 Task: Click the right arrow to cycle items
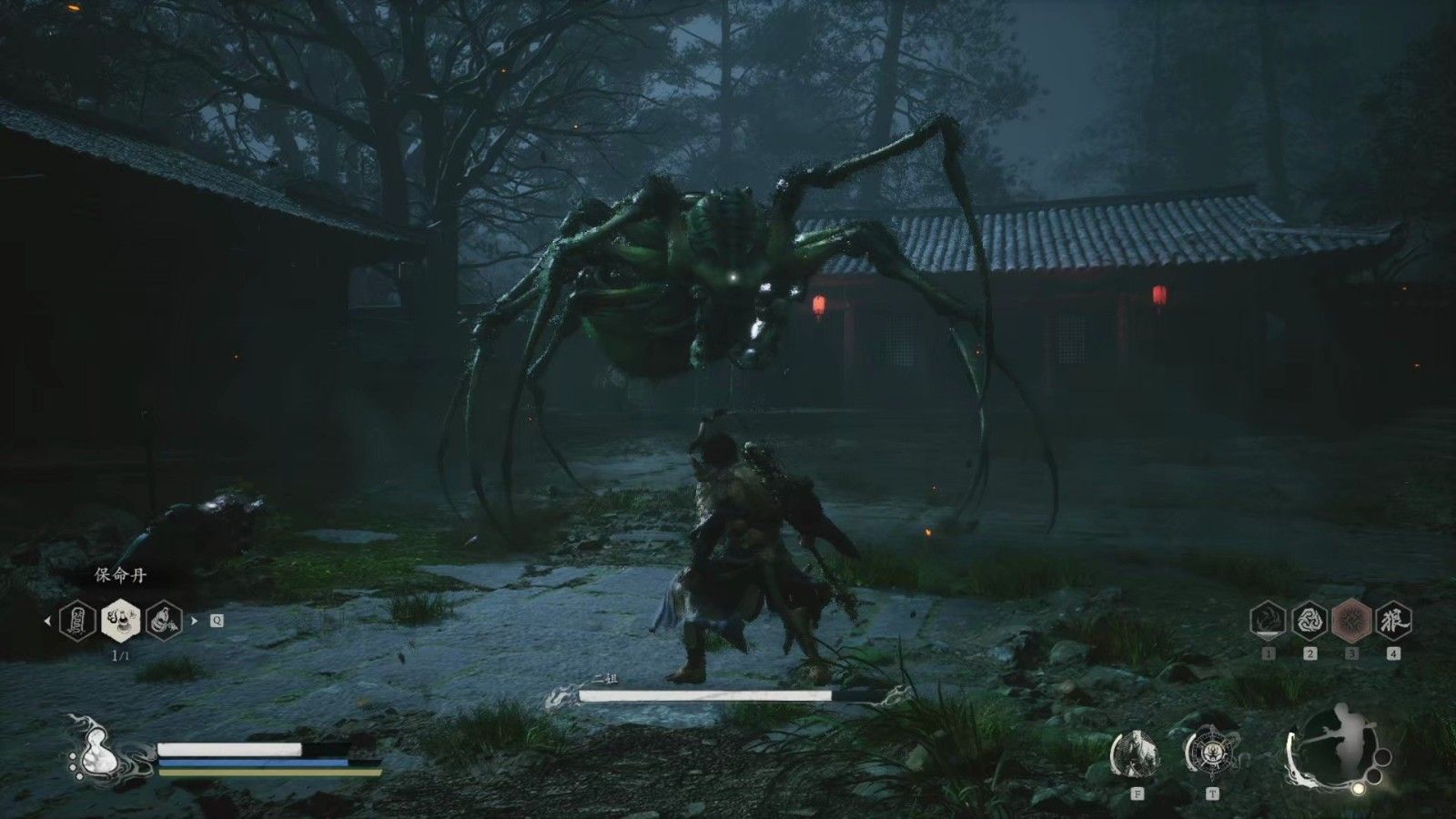tap(194, 621)
